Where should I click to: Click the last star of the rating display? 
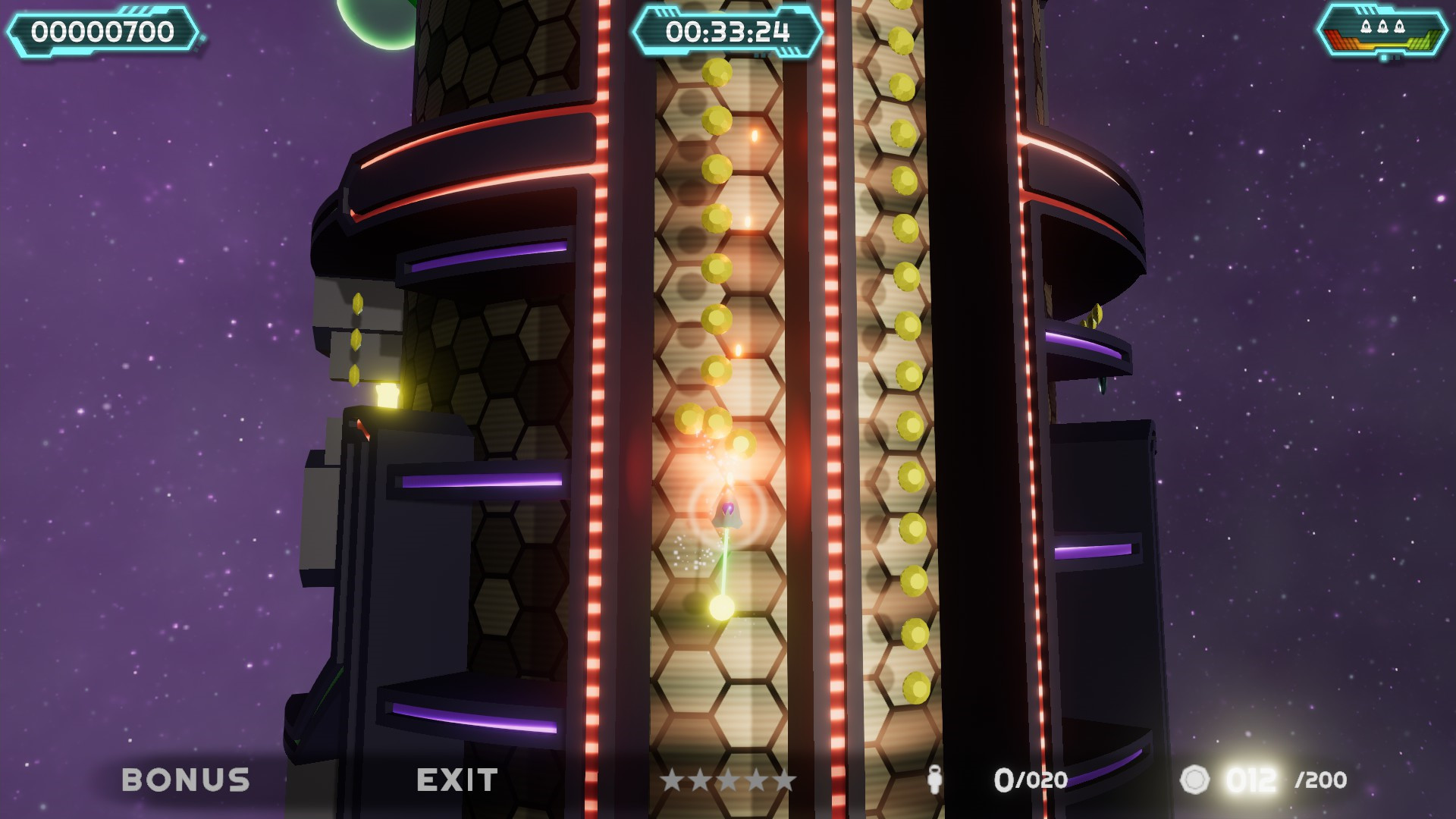tap(784, 779)
